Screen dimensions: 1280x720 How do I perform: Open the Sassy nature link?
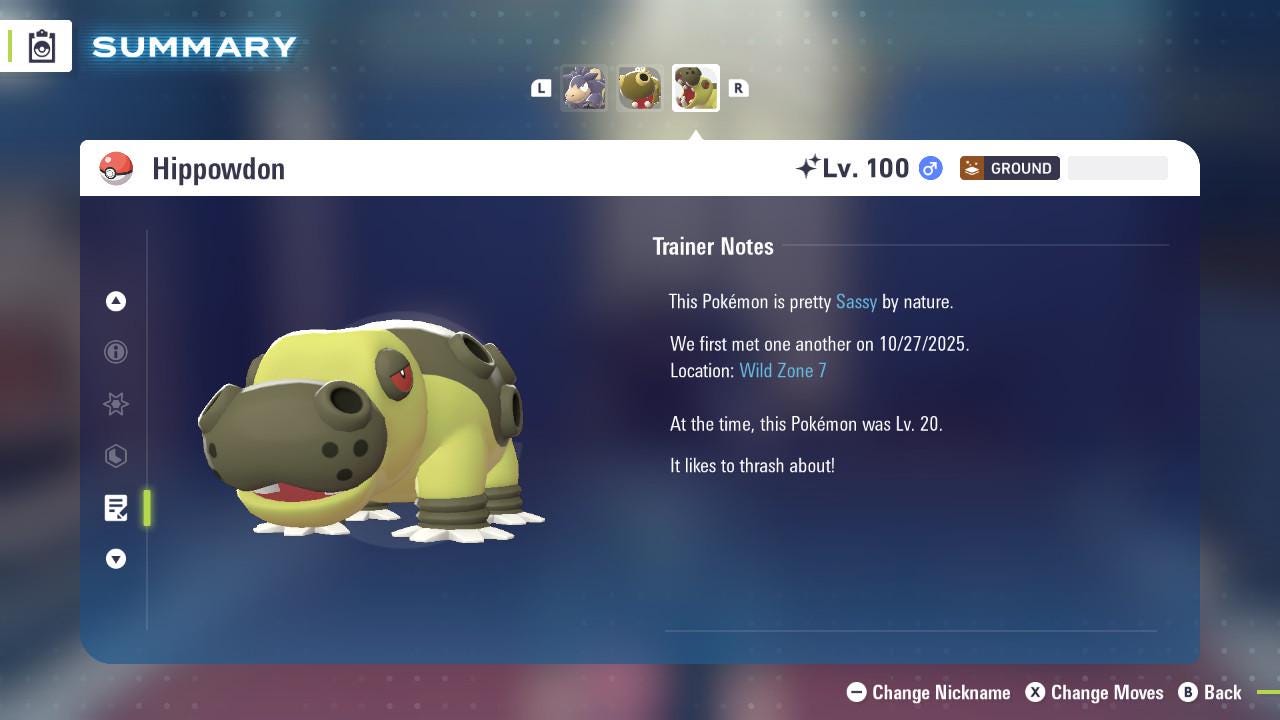[x=856, y=301]
